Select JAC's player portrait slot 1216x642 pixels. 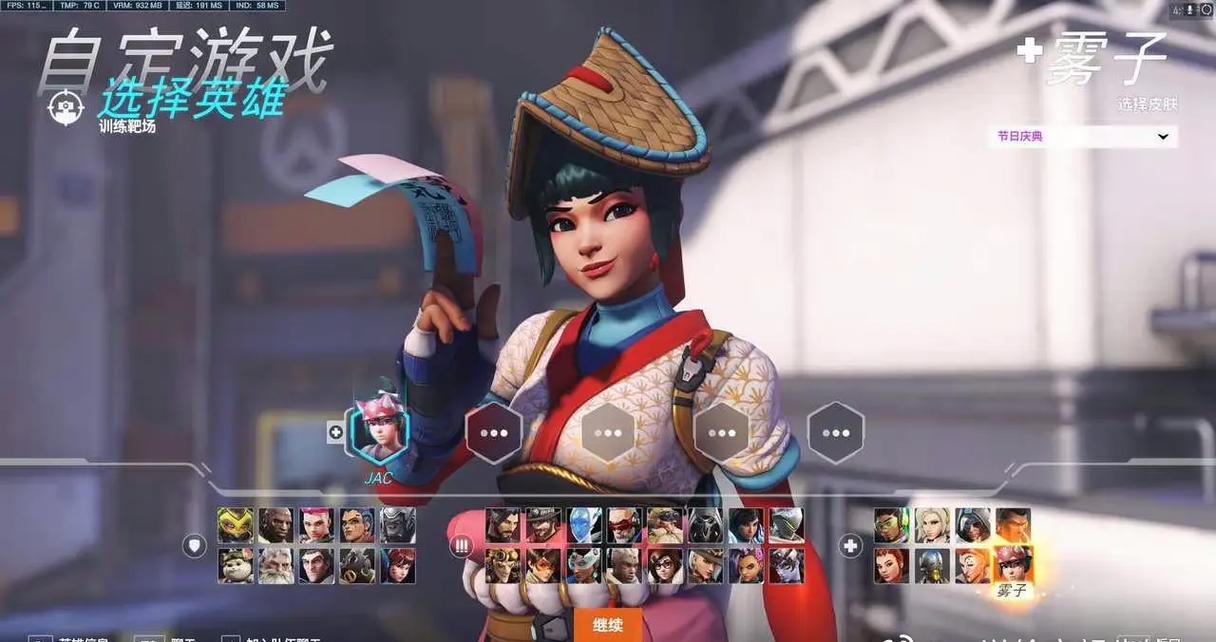pos(379,435)
